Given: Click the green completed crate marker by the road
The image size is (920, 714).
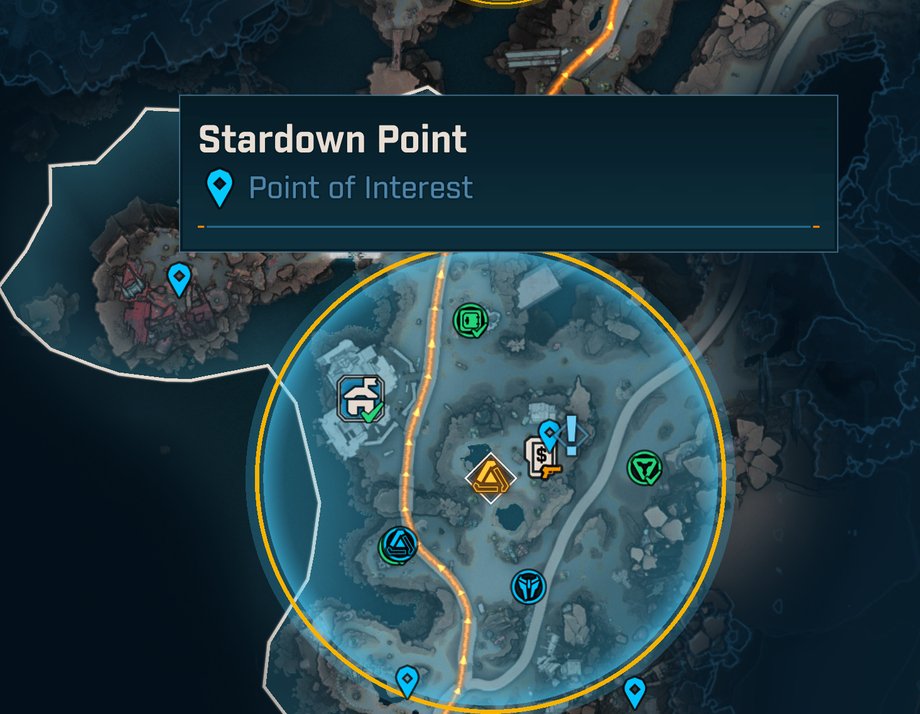Looking at the screenshot, I should click(x=468, y=321).
